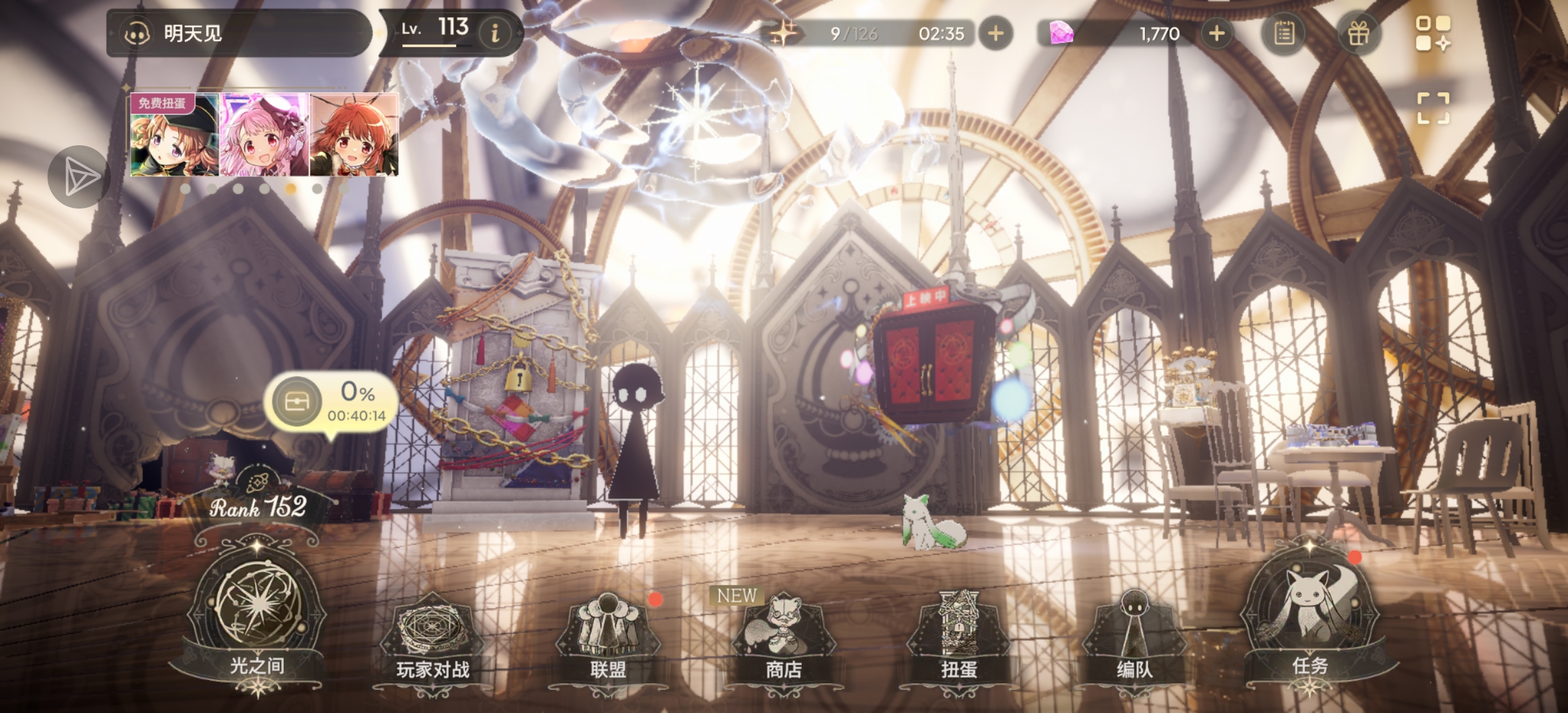
Task: Open the grid menu icon
Action: (1433, 33)
